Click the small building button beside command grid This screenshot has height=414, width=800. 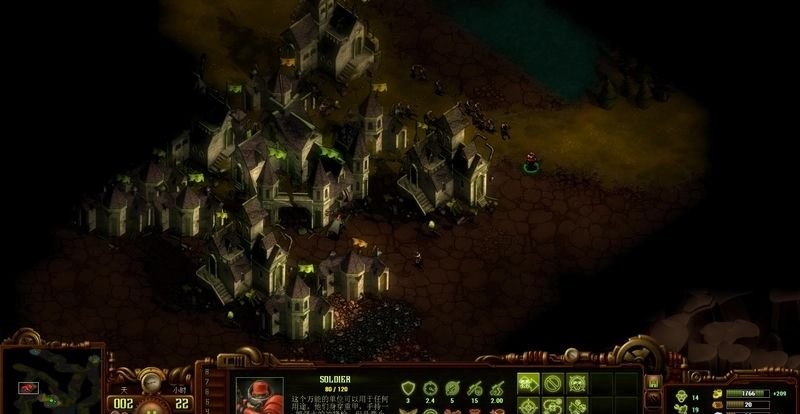click(x=653, y=381)
